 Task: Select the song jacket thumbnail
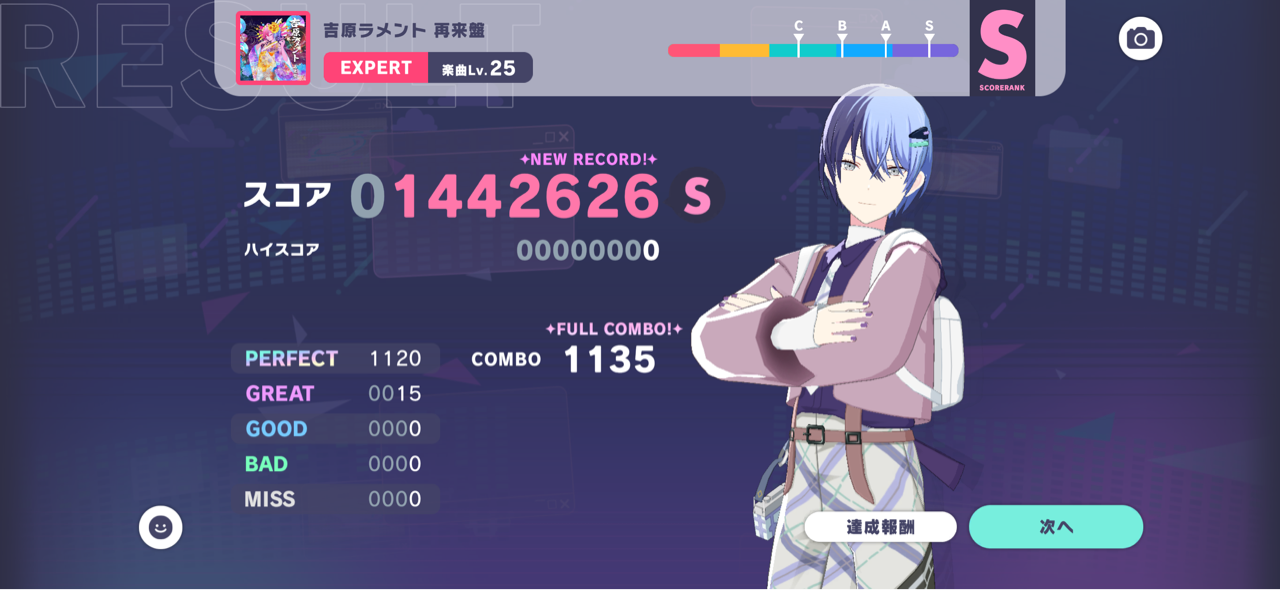click(x=273, y=48)
